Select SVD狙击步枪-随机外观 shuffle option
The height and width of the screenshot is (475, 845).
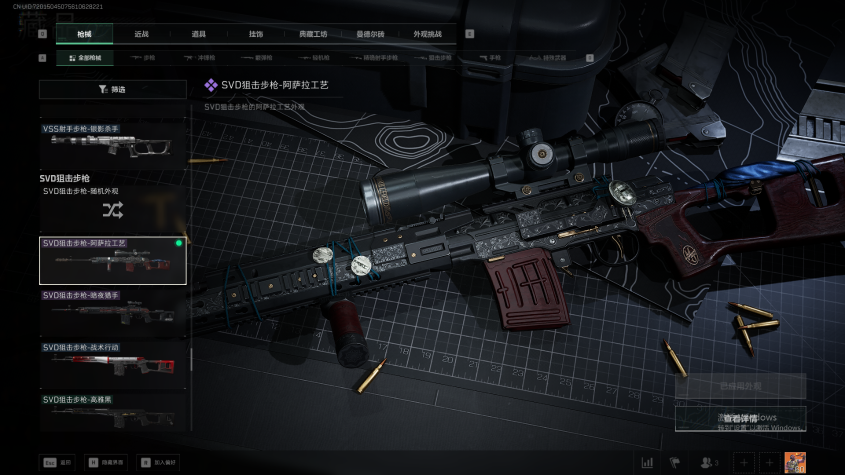point(112,204)
